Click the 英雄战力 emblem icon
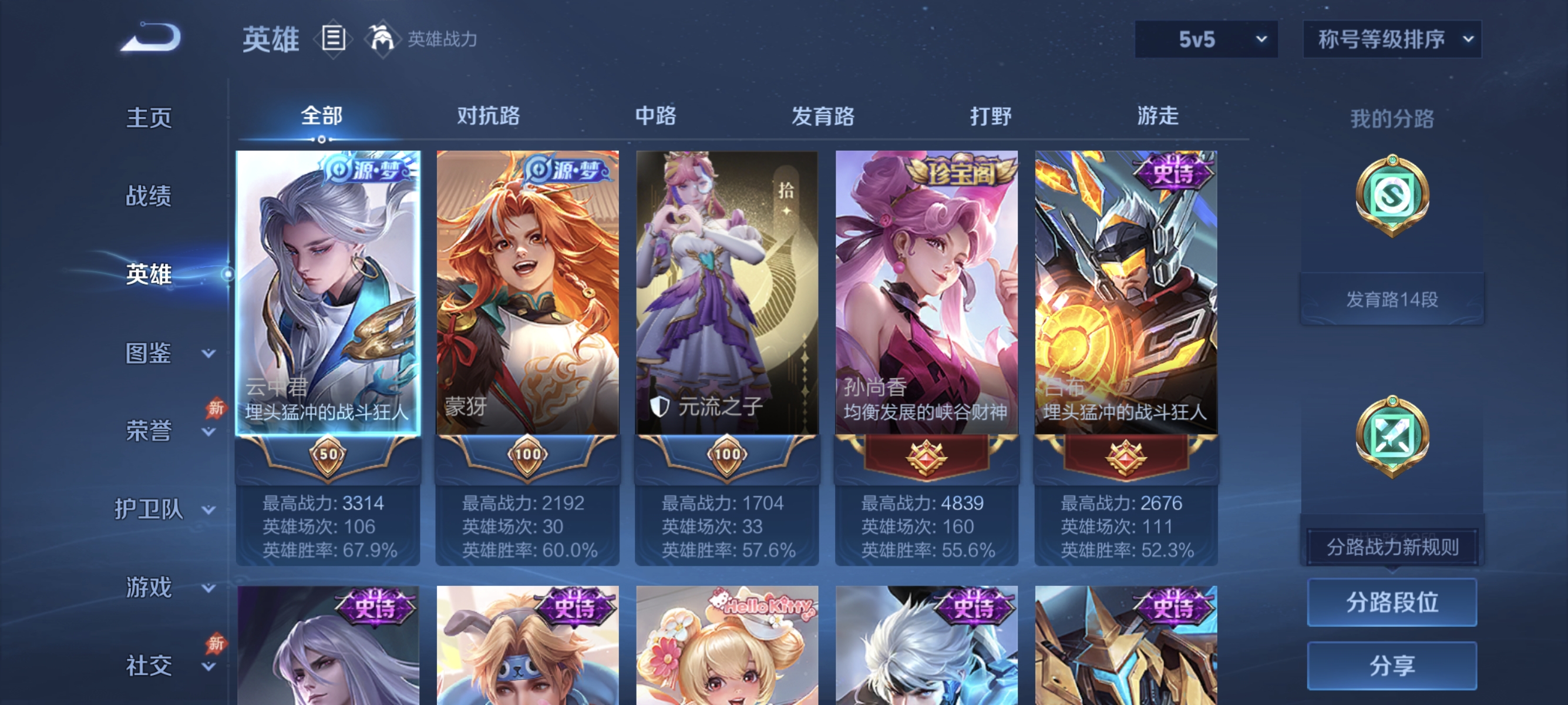1568x705 pixels. click(x=381, y=38)
